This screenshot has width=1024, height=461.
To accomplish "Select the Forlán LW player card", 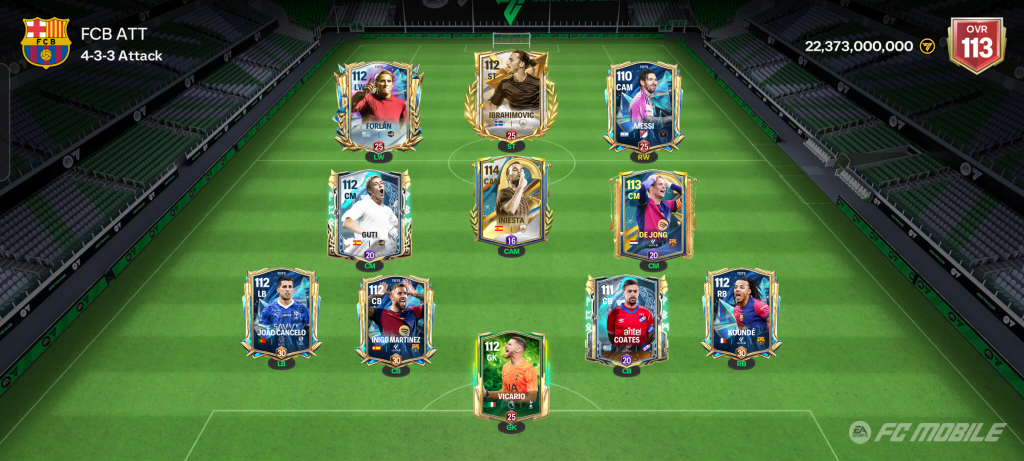I will coord(378,105).
